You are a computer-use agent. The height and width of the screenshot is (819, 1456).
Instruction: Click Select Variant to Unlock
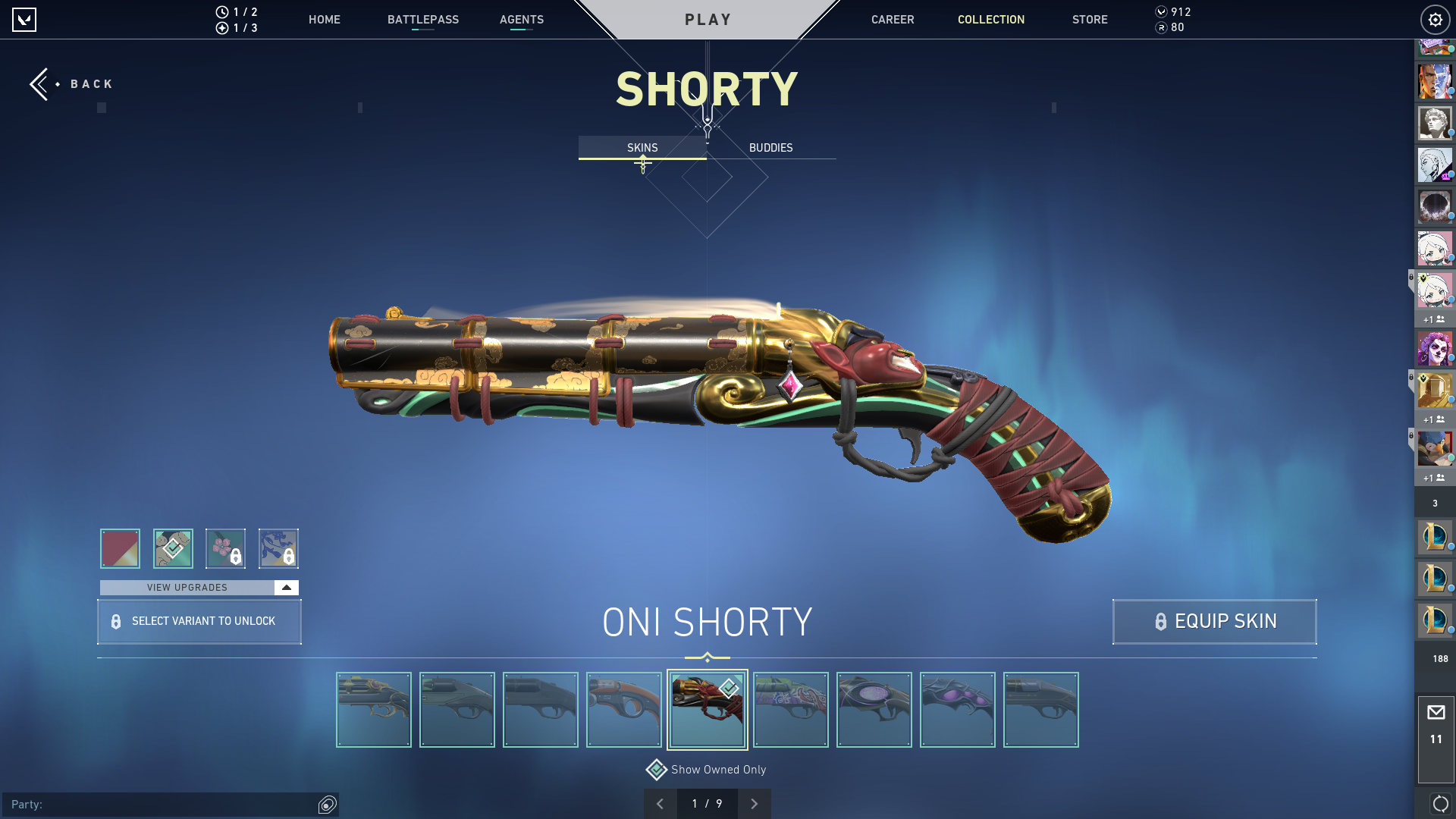pyautogui.click(x=199, y=621)
